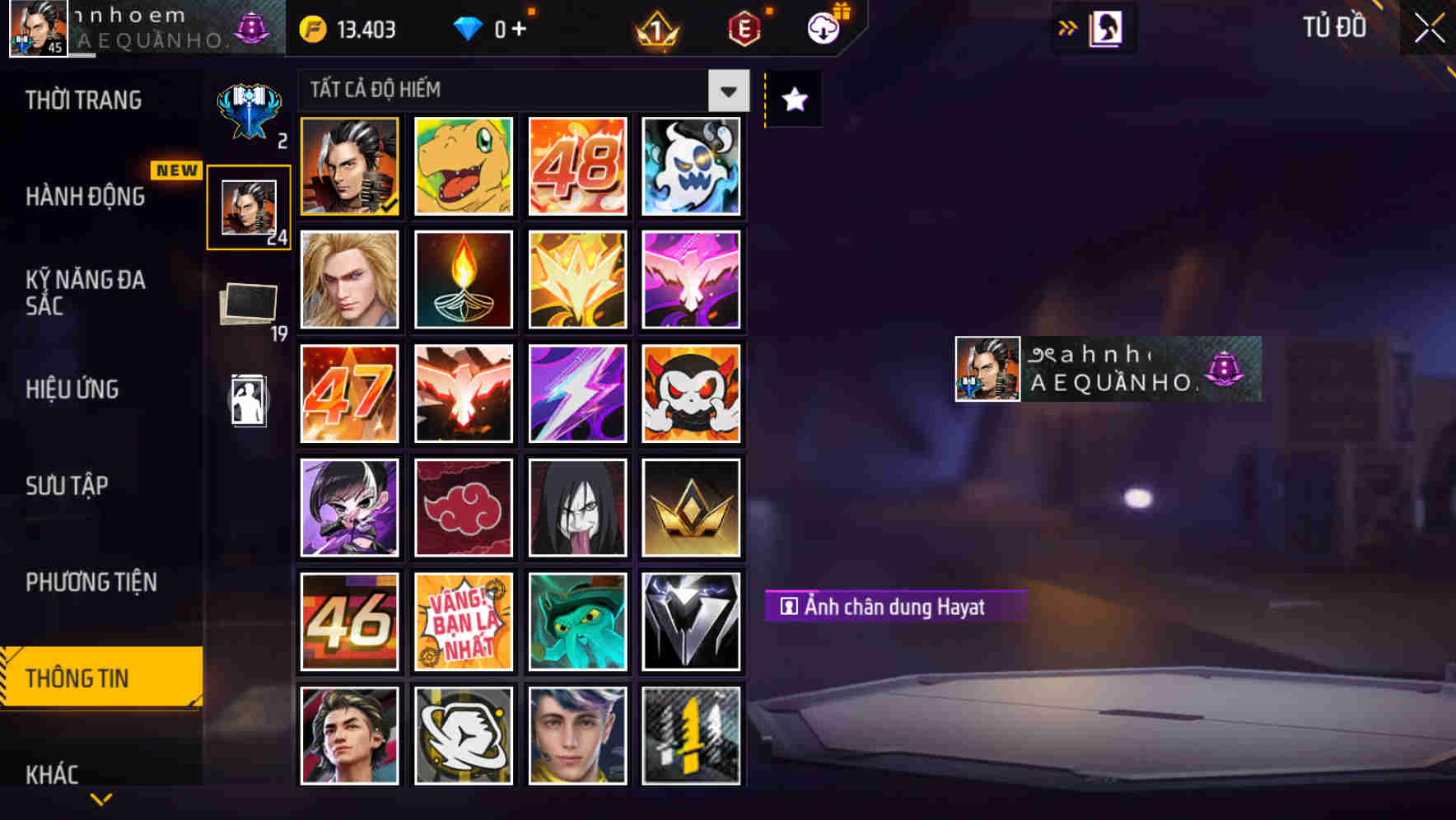Select the SƯU TẬP sidebar entry

coord(69,486)
